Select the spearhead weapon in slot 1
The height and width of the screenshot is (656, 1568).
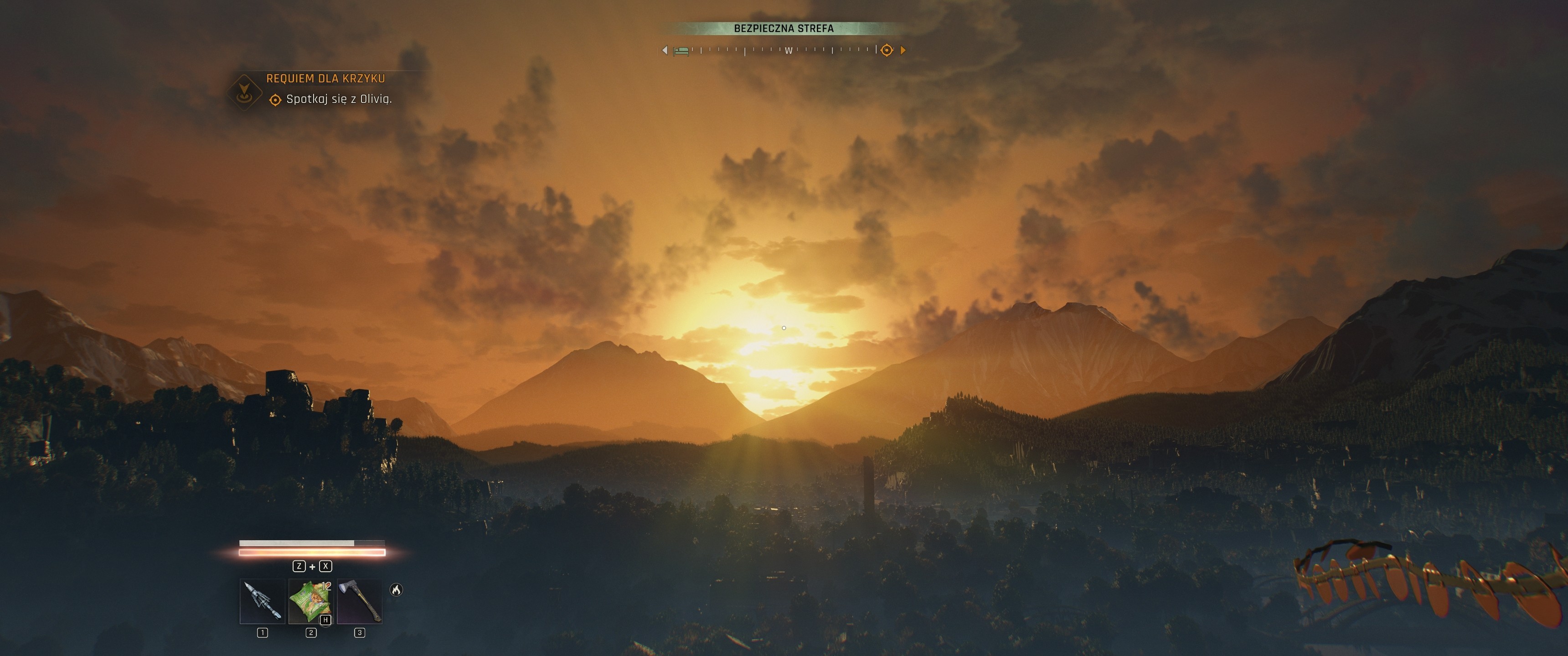(263, 601)
